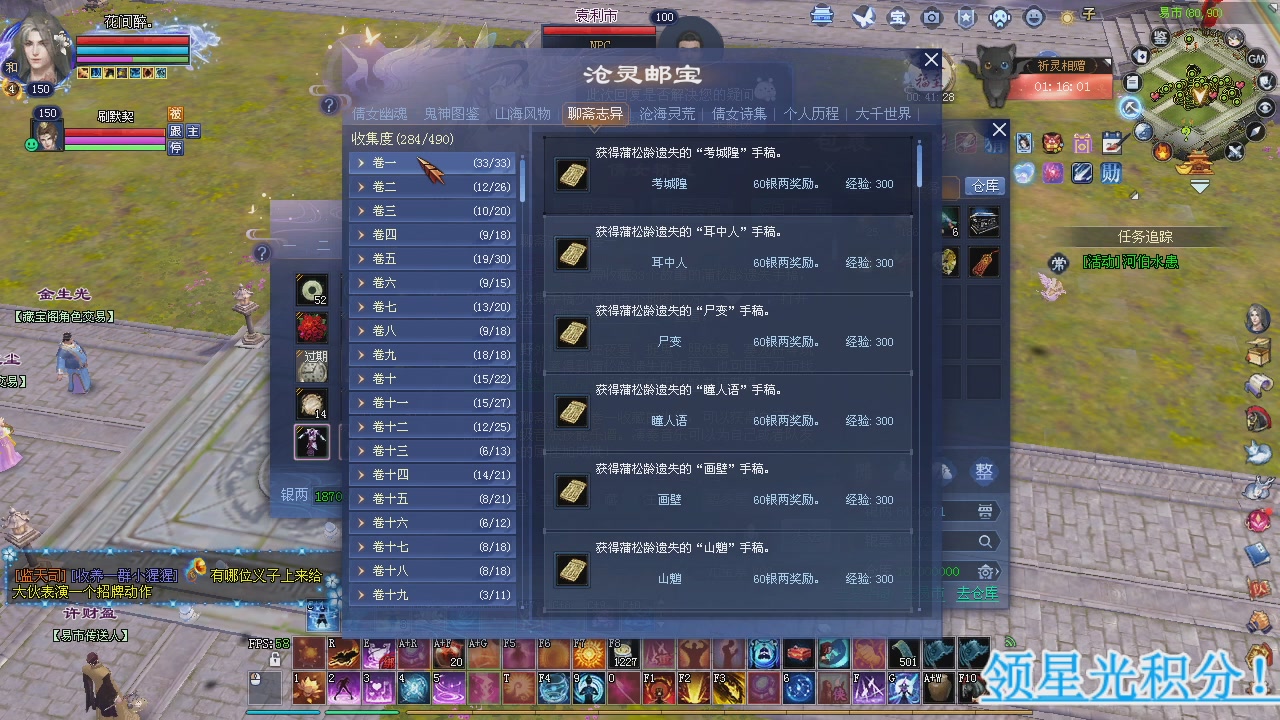The height and width of the screenshot is (720, 1280).
Task: Click the purple gift box icon near the minimap
Action: click(1082, 143)
